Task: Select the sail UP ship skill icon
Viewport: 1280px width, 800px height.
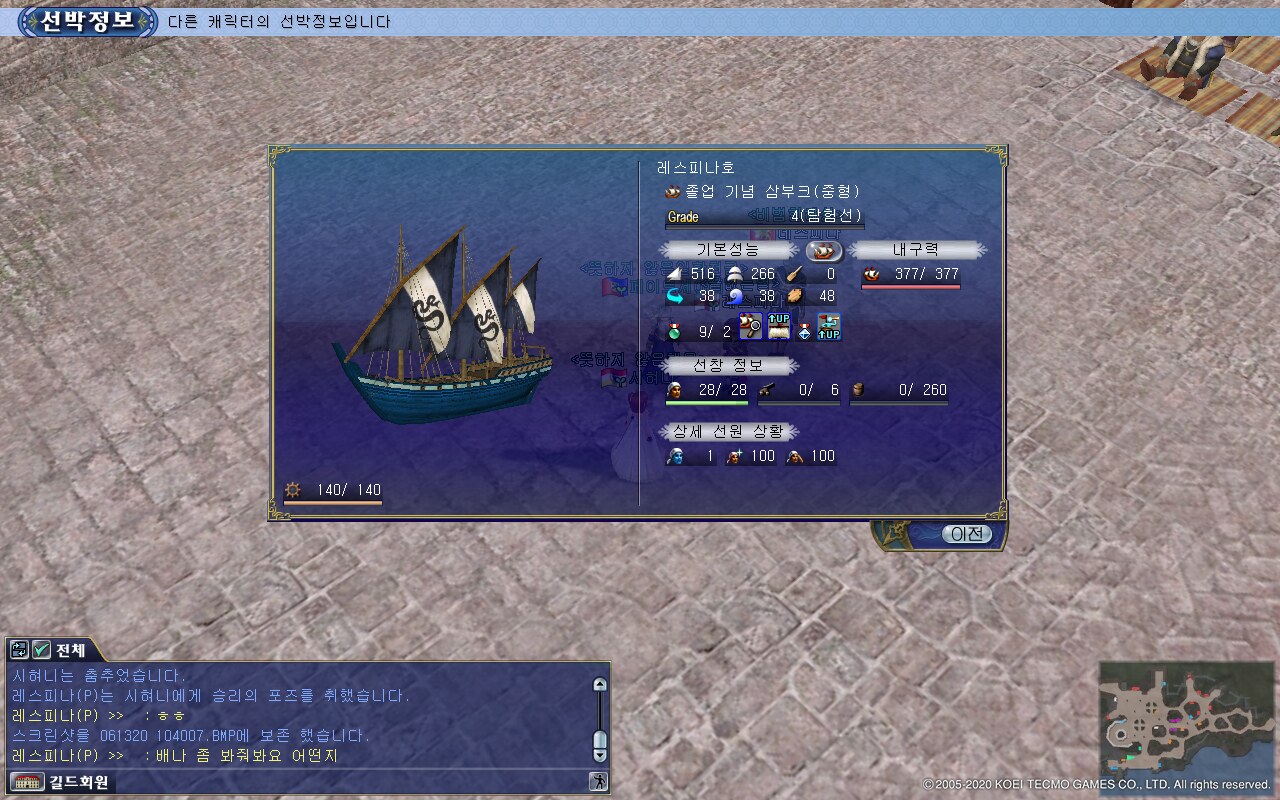Action: [x=778, y=327]
